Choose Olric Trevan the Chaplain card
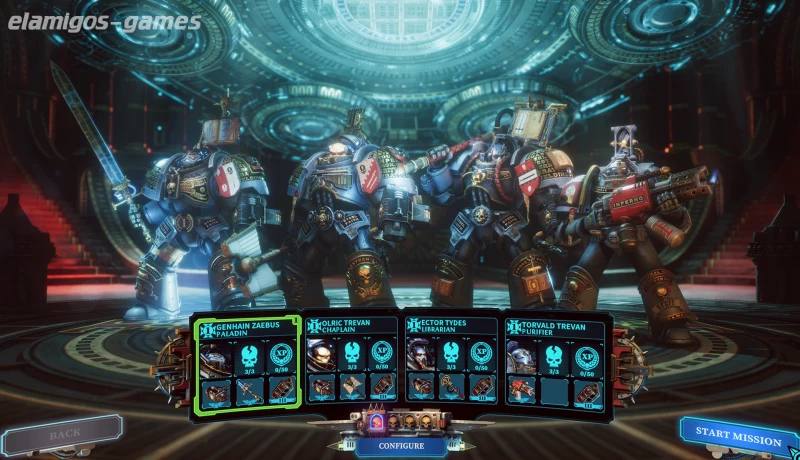Screen dimensions: 800x460 [350, 327]
